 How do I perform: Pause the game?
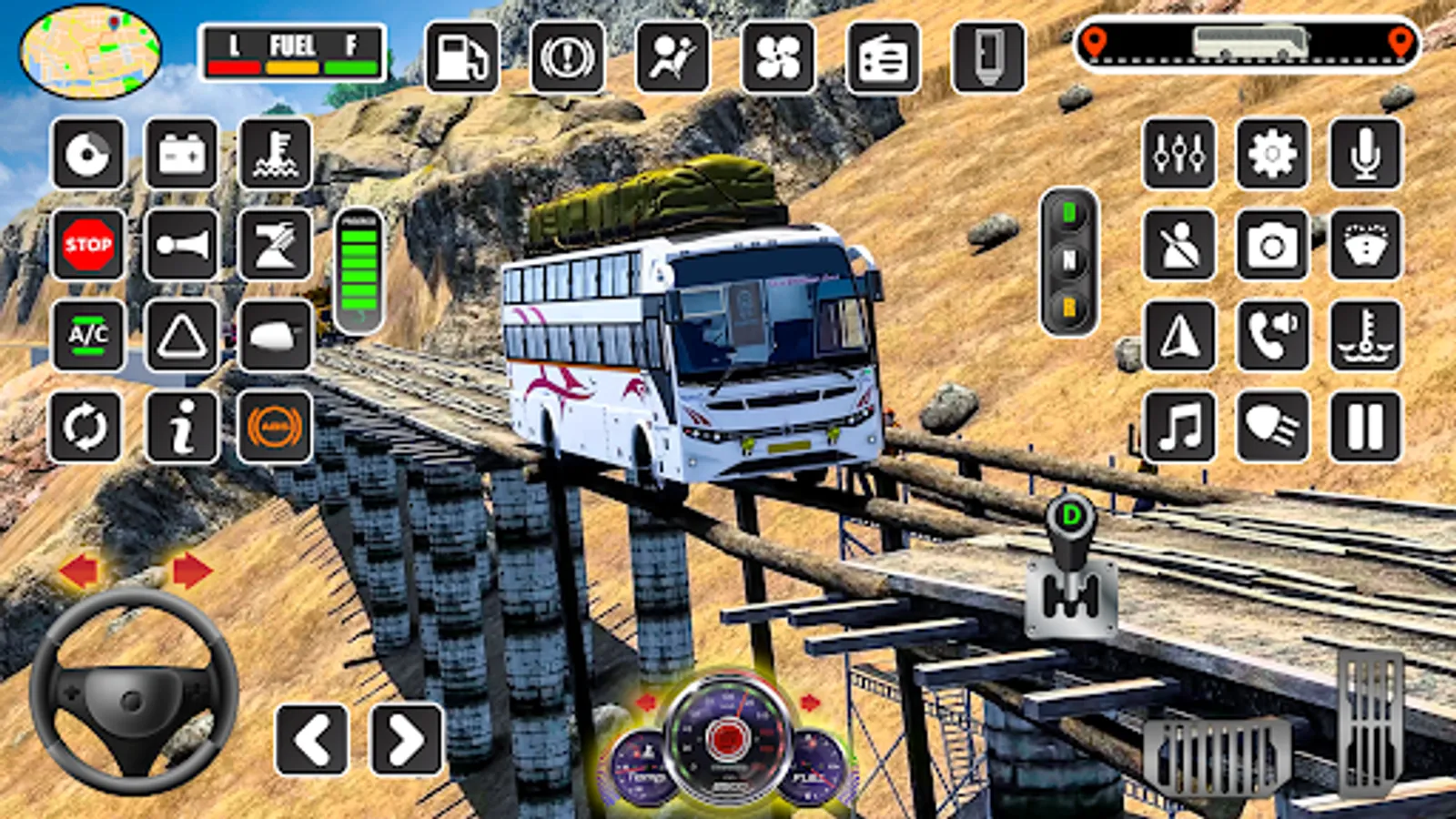pos(1365,427)
